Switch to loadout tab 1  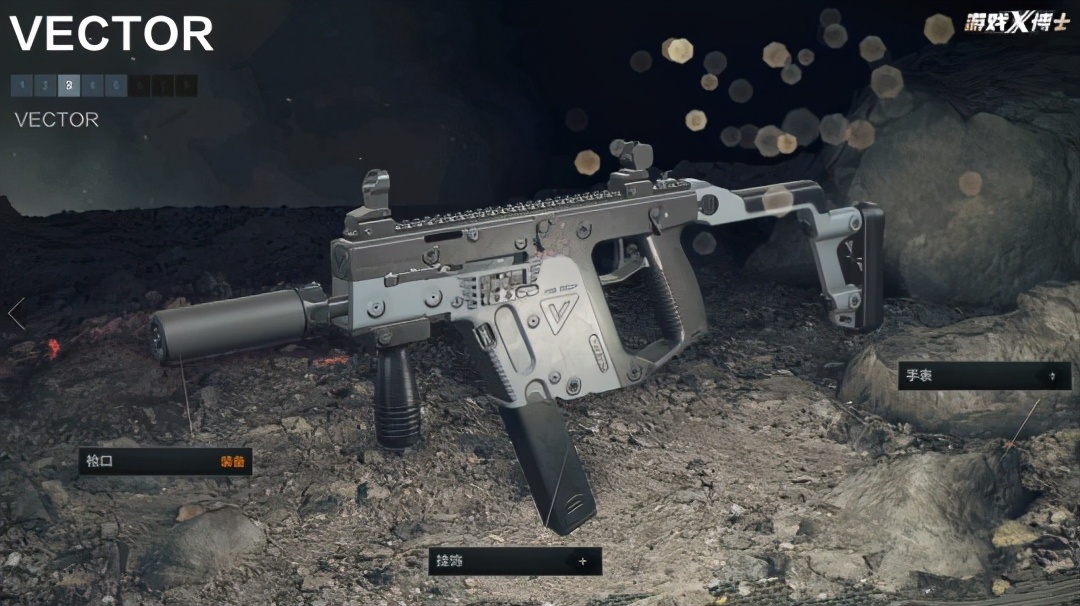point(22,86)
